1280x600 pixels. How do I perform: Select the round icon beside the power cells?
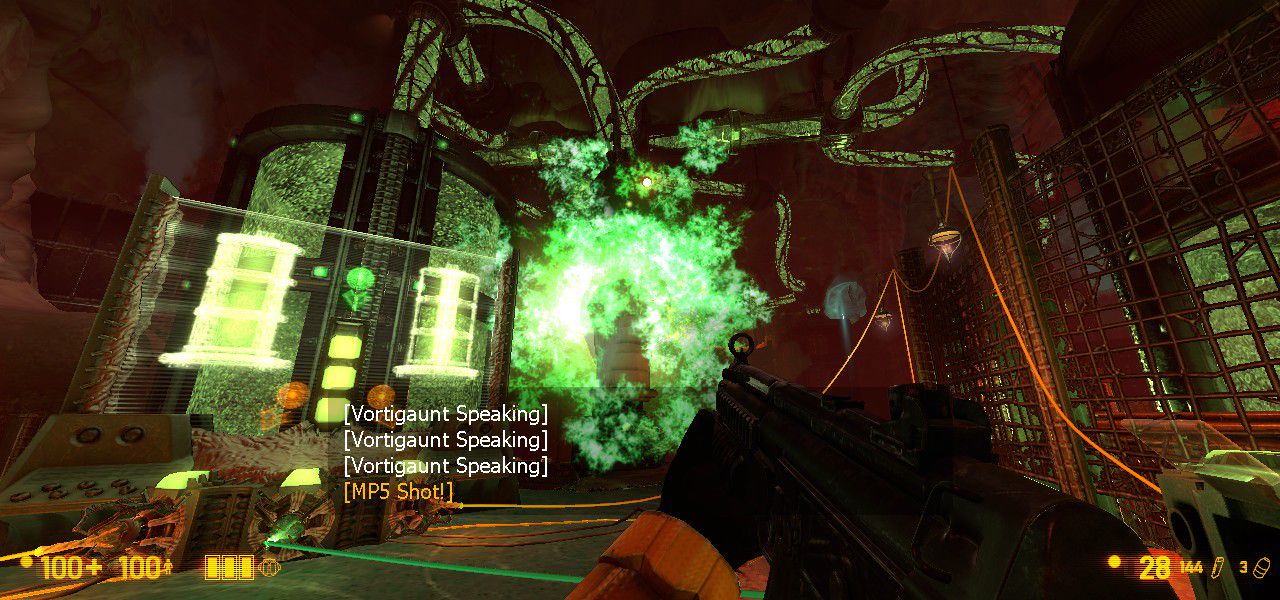(x=269, y=568)
